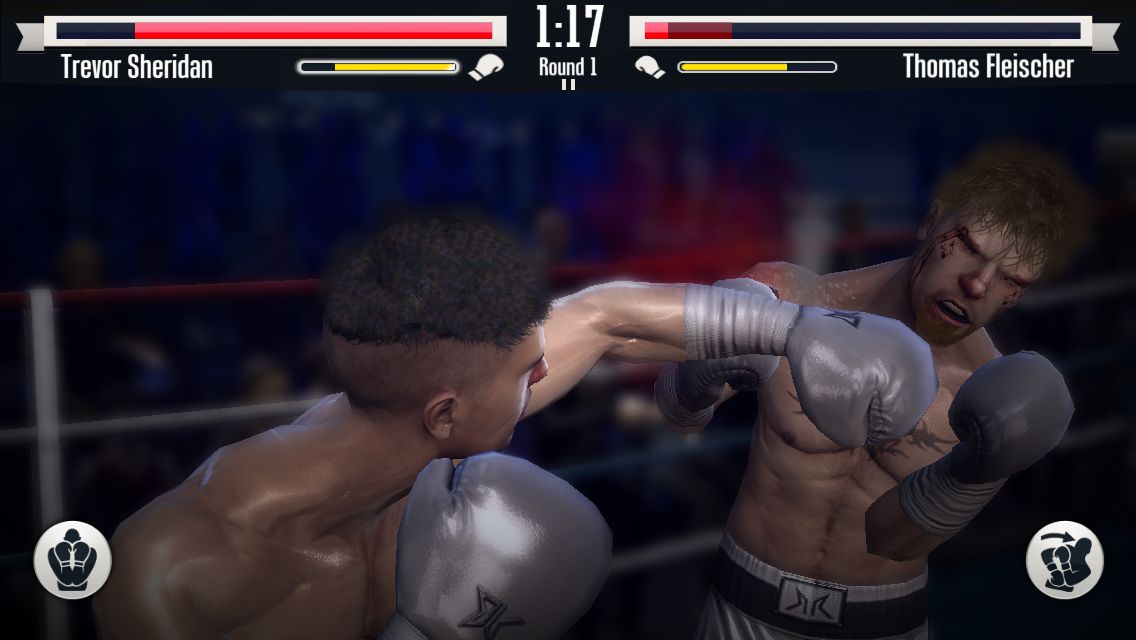
Task: Pause the match below Round 1
Action: [x=568, y=85]
